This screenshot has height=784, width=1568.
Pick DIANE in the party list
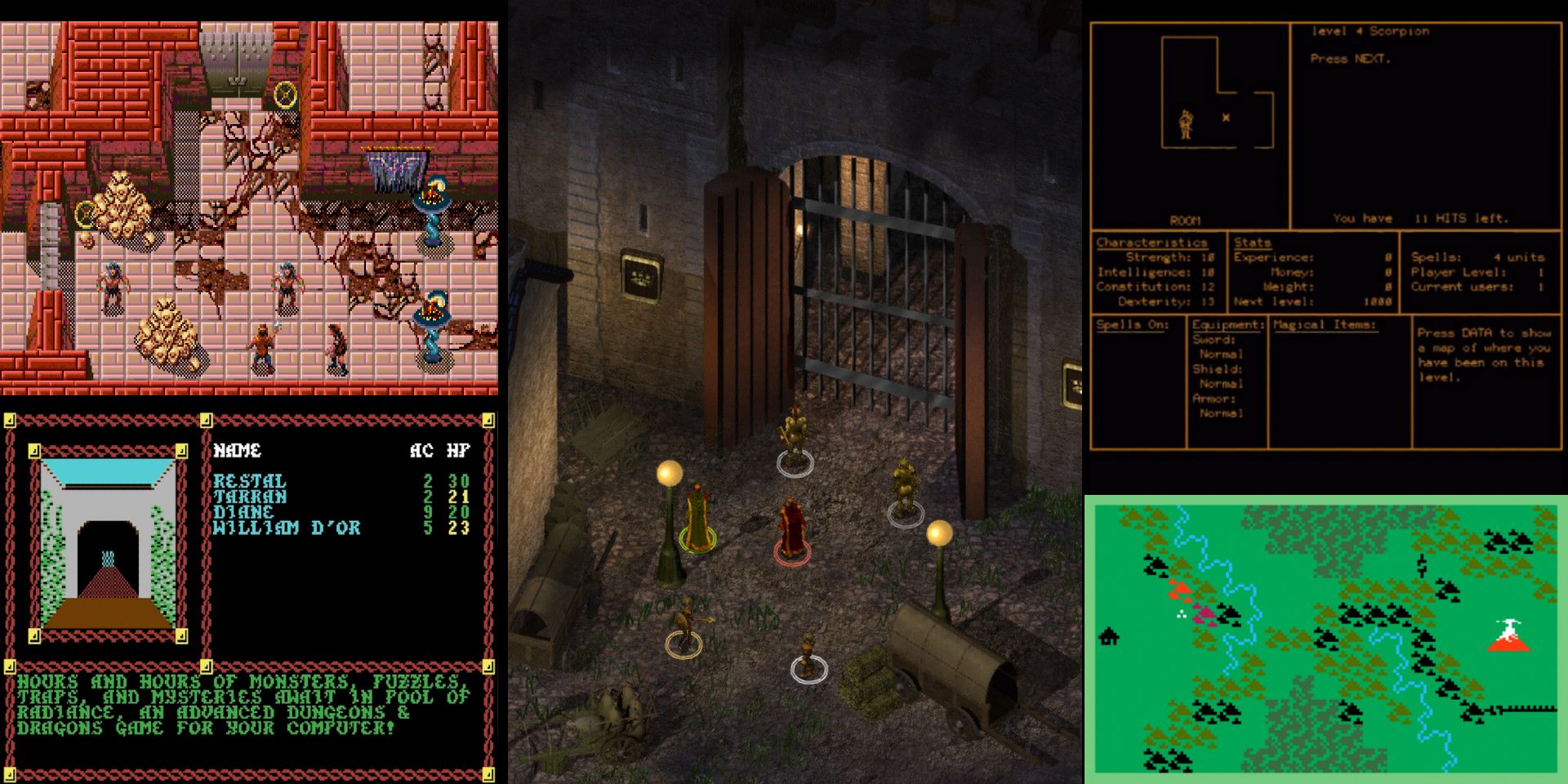click(x=243, y=512)
